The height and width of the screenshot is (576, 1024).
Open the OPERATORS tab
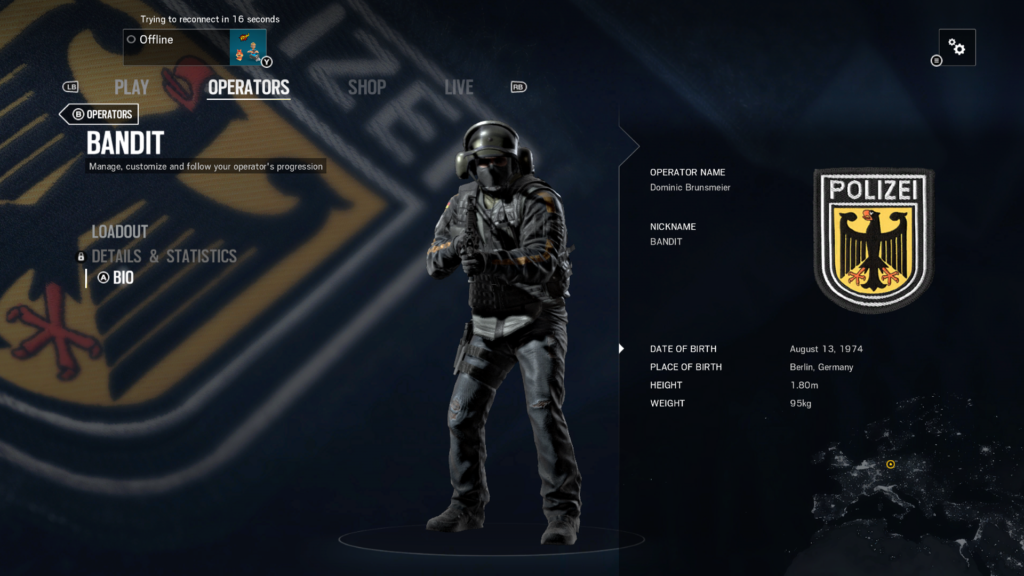pyautogui.click(x=248, y=88)
